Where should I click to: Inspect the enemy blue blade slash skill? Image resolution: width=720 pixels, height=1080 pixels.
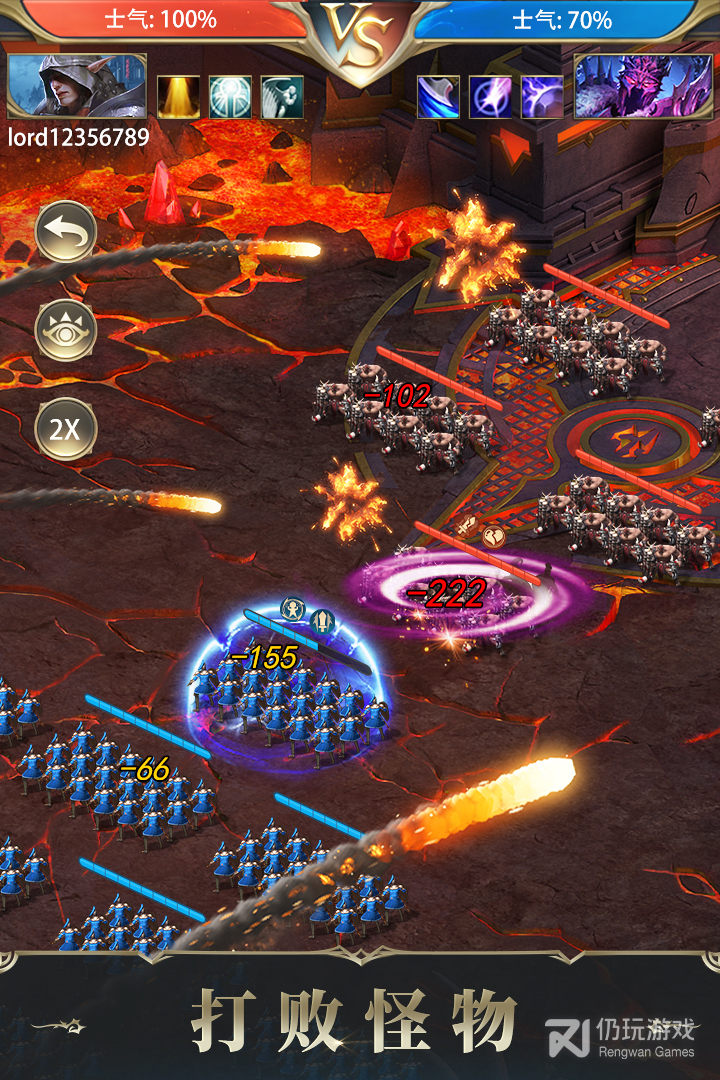[x=438, y=97]
